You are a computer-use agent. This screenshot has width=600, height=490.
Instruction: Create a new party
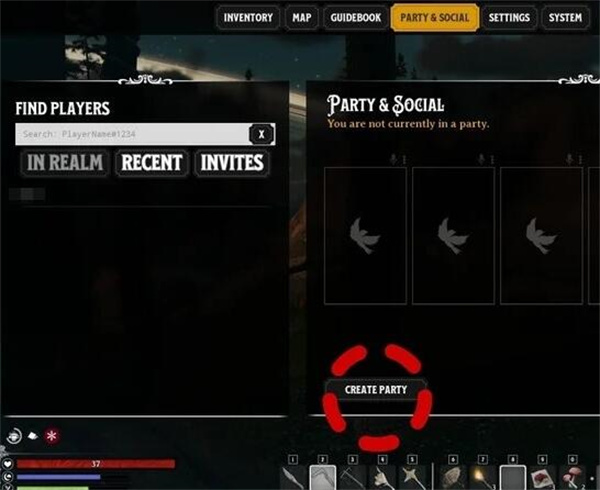coord(376,389)
